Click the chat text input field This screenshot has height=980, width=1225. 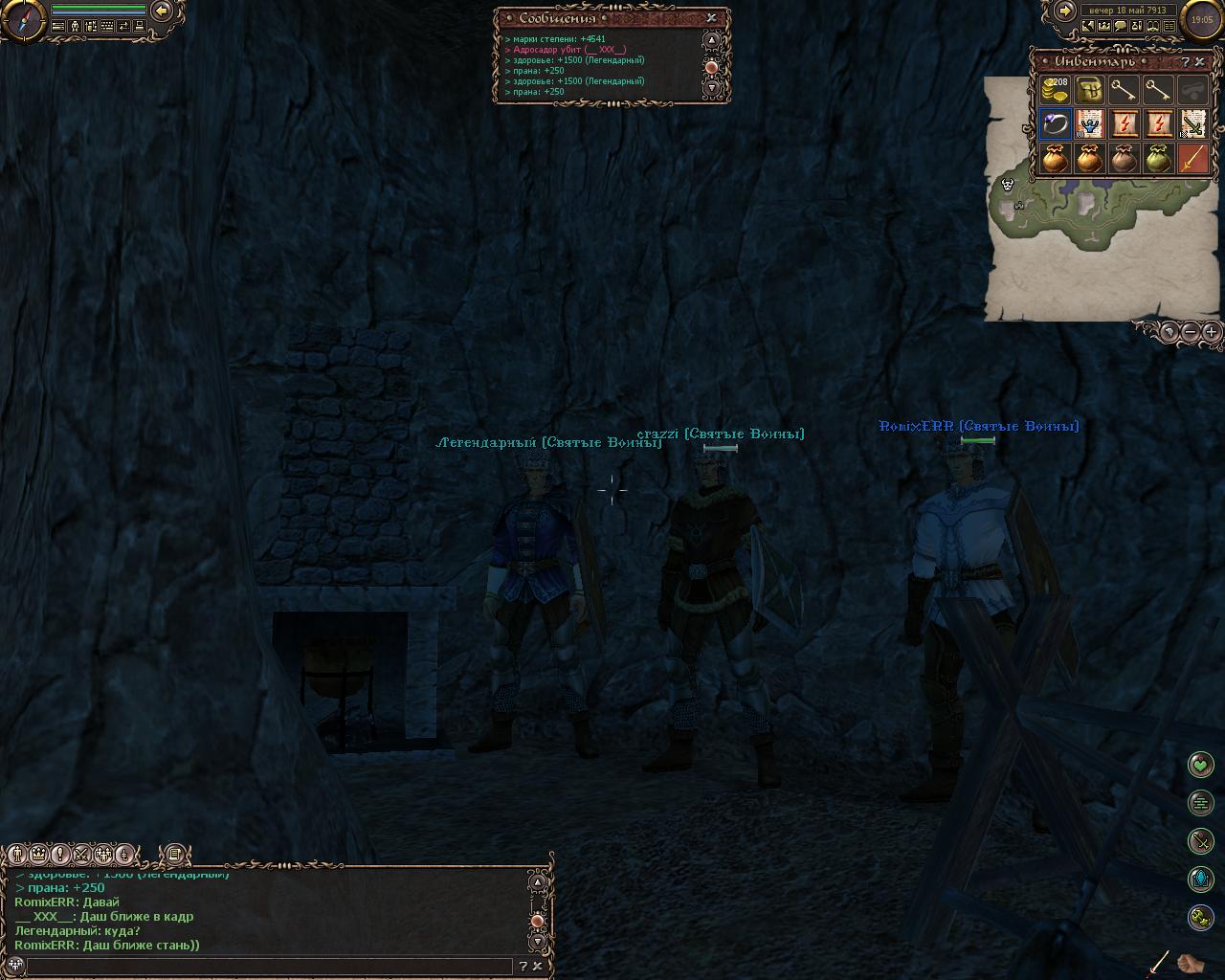click(268, 966)
